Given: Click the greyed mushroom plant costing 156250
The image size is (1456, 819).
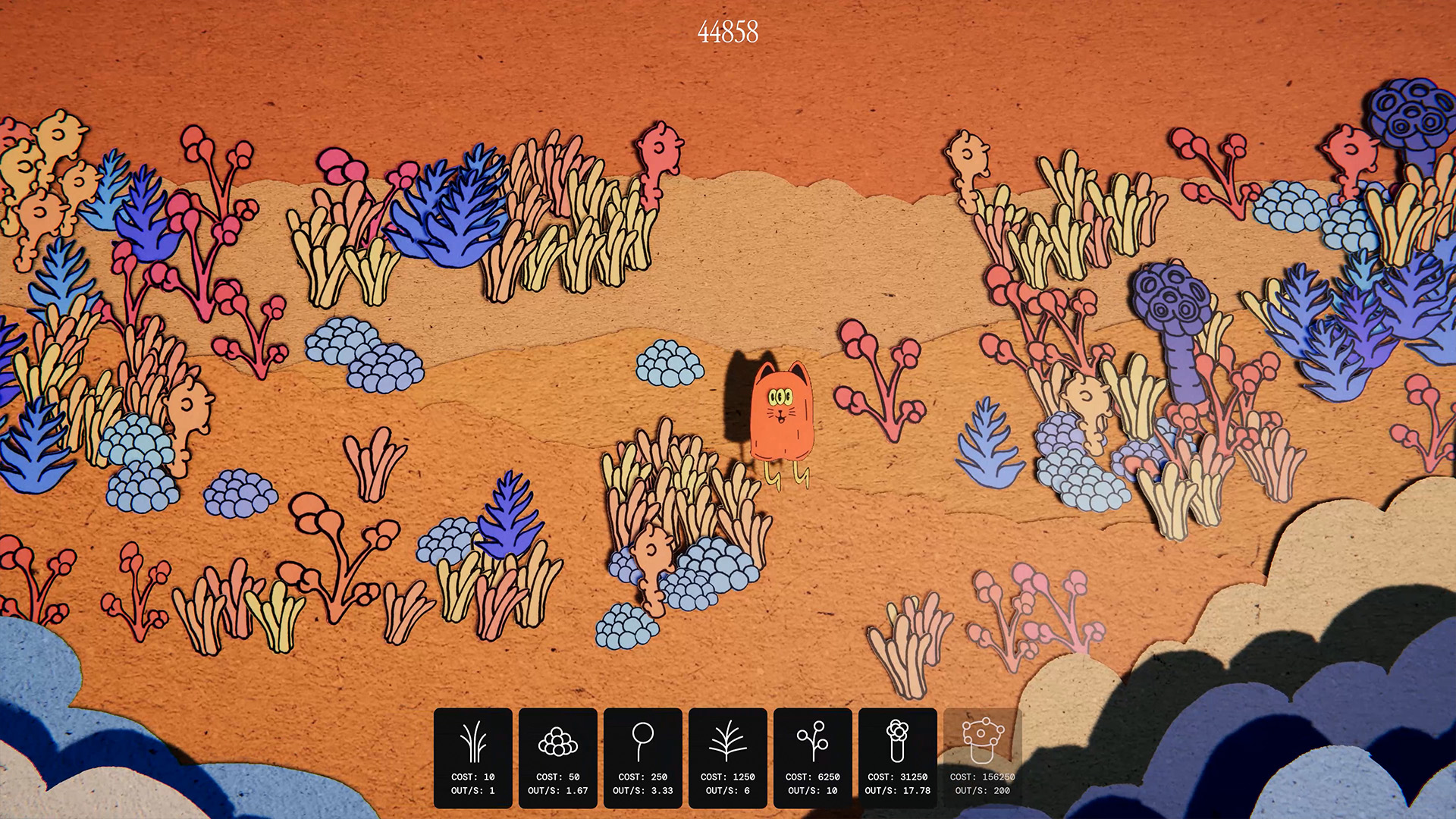Looking at the screenshot, I should [x=982, y=757].
